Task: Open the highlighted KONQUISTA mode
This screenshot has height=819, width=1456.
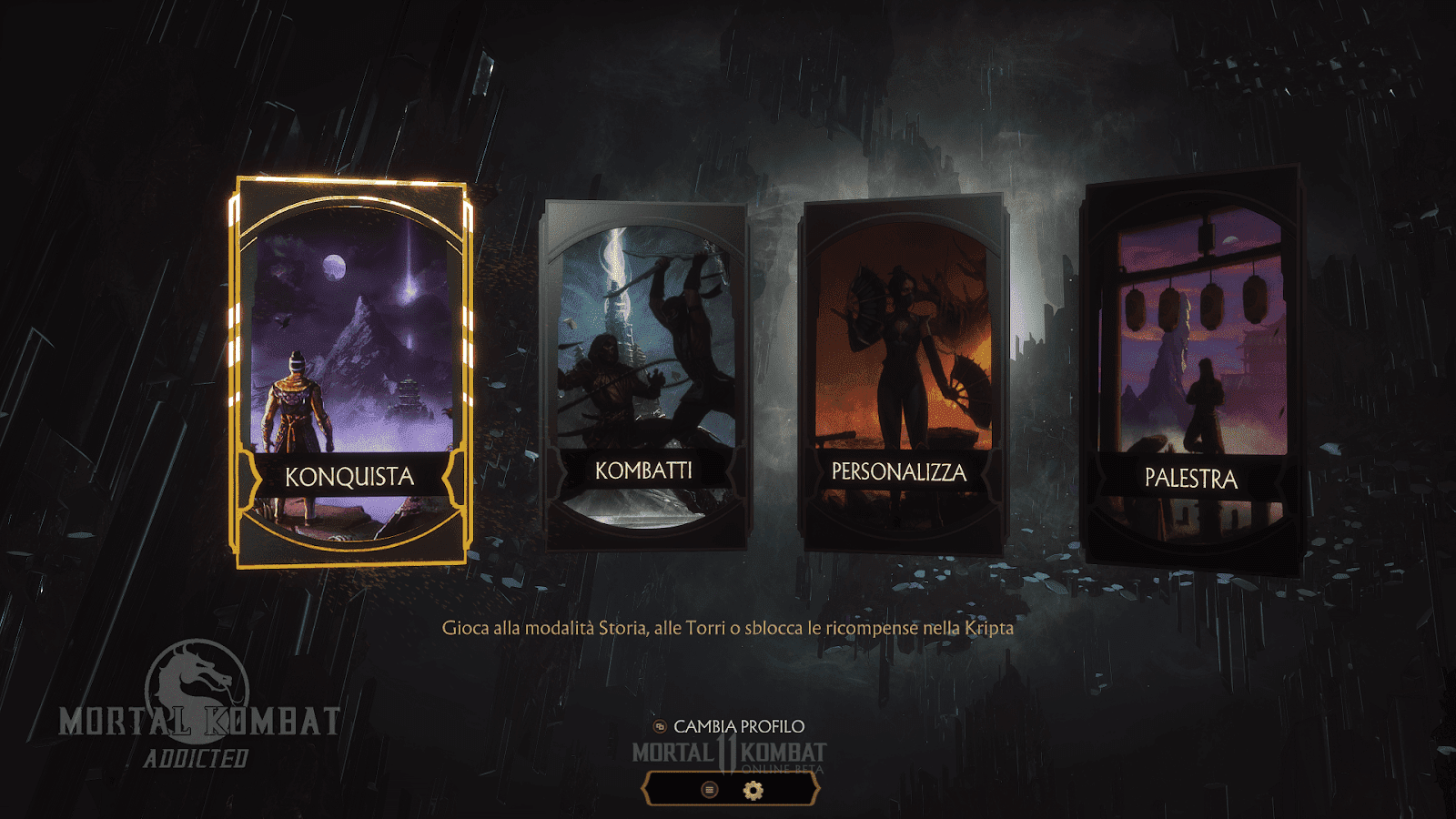Action: click(x=350, y=373)
